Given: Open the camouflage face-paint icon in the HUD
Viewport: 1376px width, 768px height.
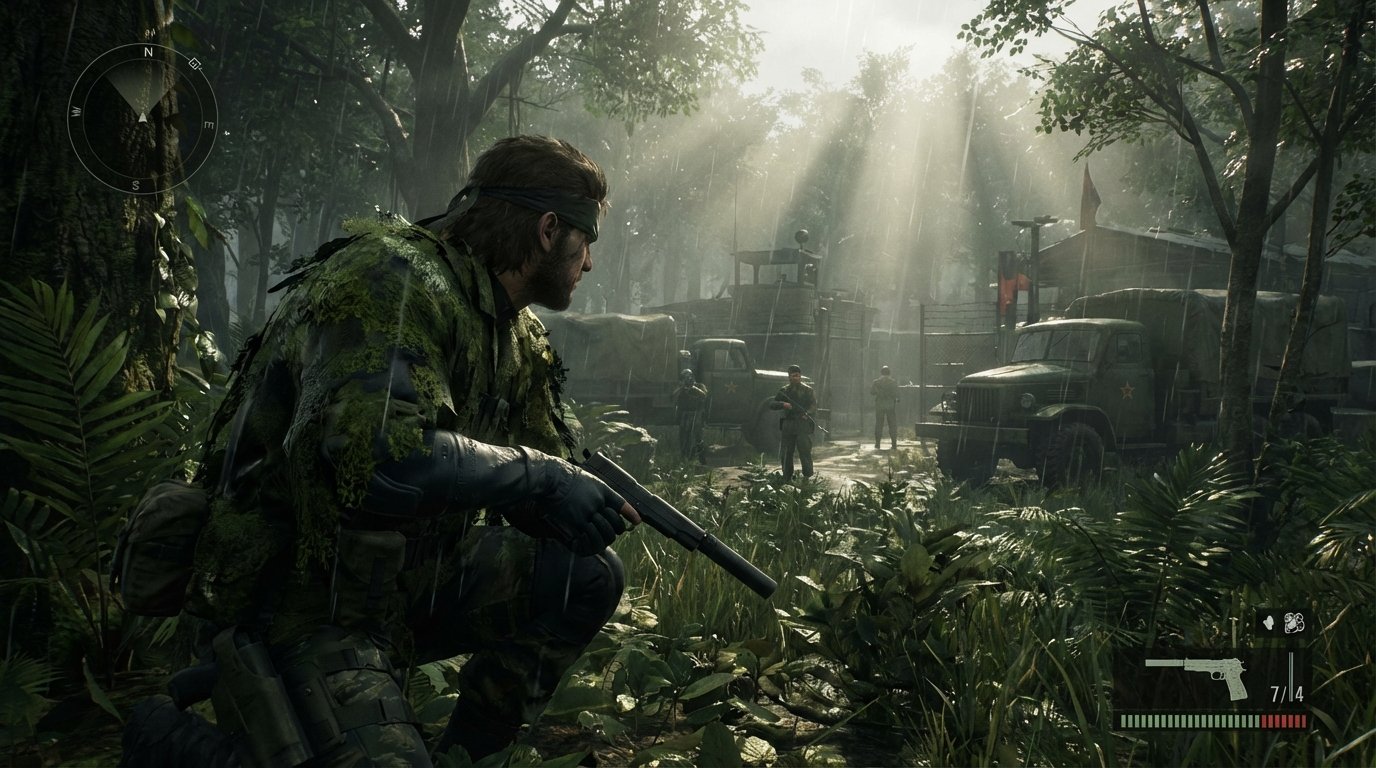Looking at the screenshot, I should pyautogui.click(x=1294, y=622).
